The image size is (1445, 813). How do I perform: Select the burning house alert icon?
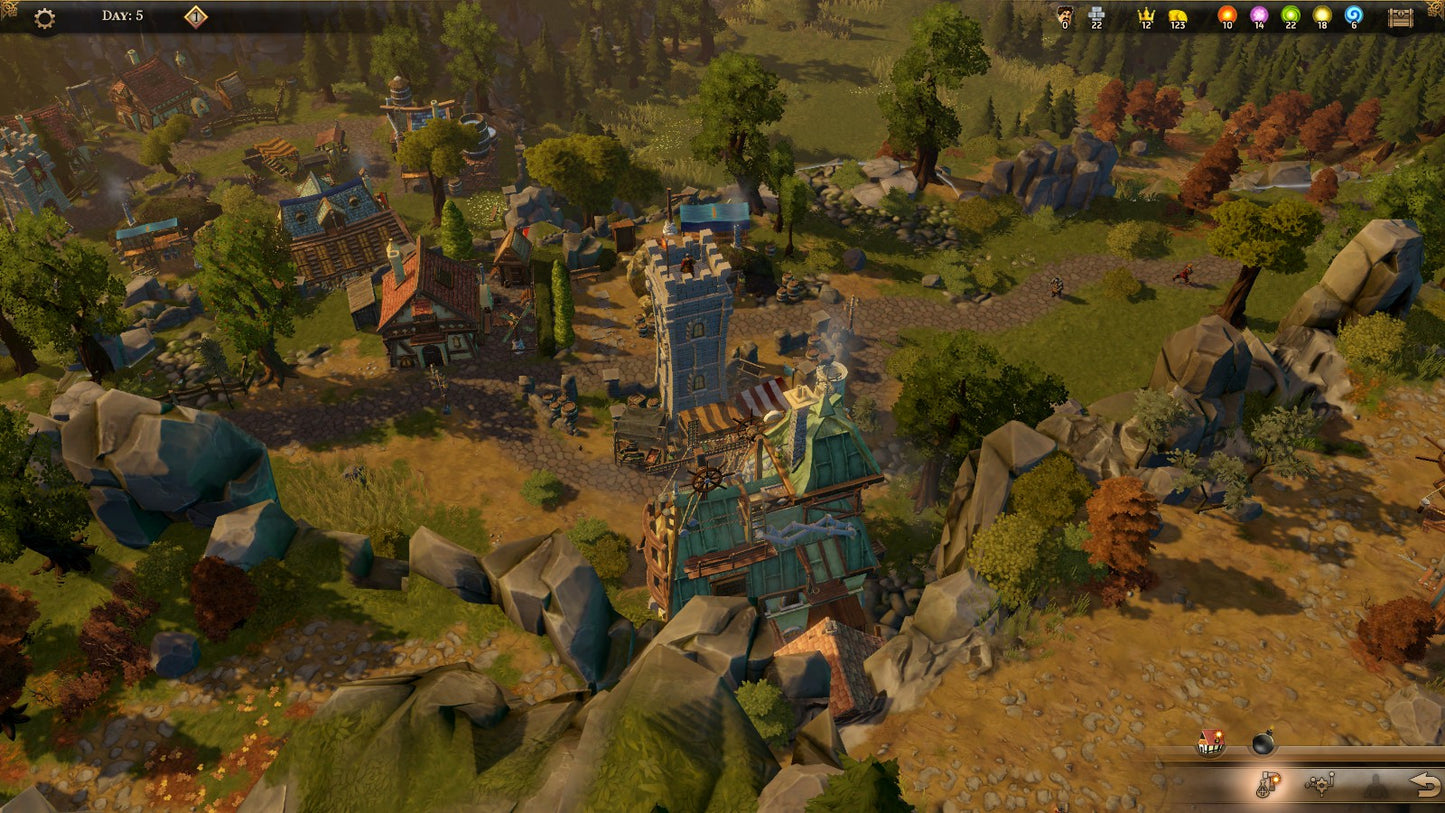pyautogui.click(x=1209, y=744)
